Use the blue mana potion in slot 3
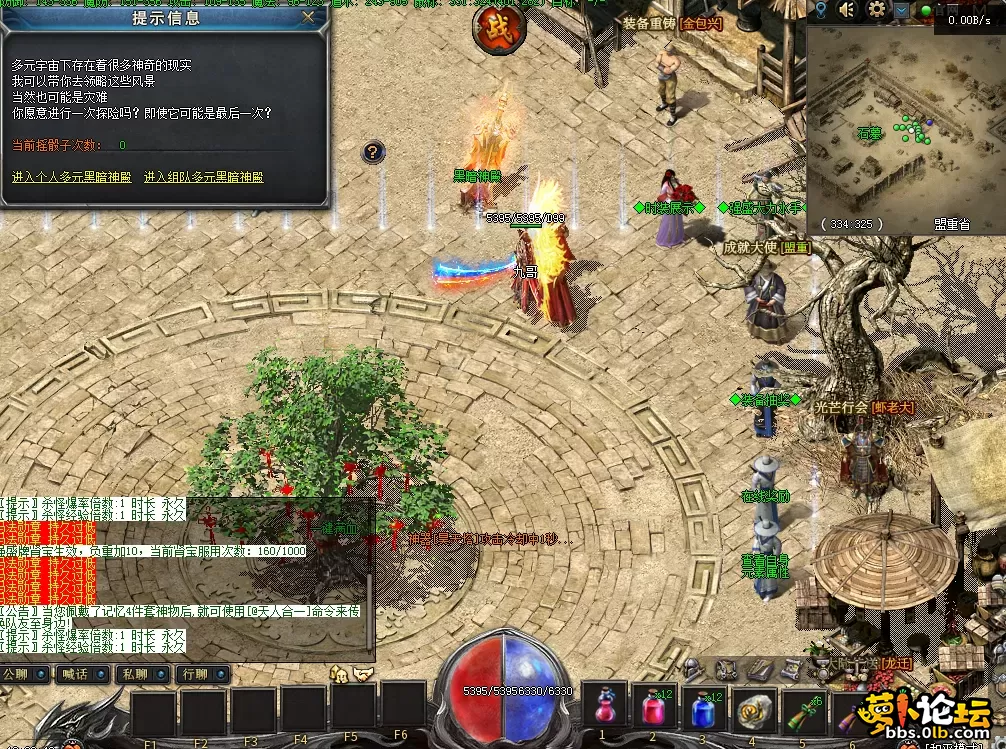1006x749 pixels. [703, 709]
